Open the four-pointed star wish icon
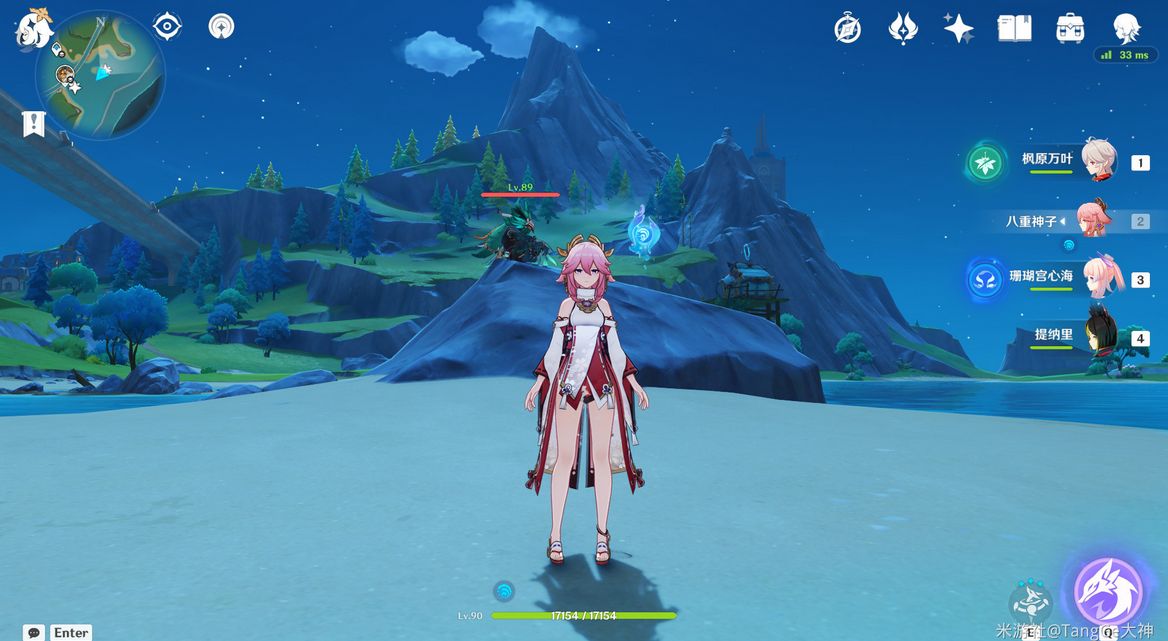Screen dimensions: 1168x641 click(958, 28)
